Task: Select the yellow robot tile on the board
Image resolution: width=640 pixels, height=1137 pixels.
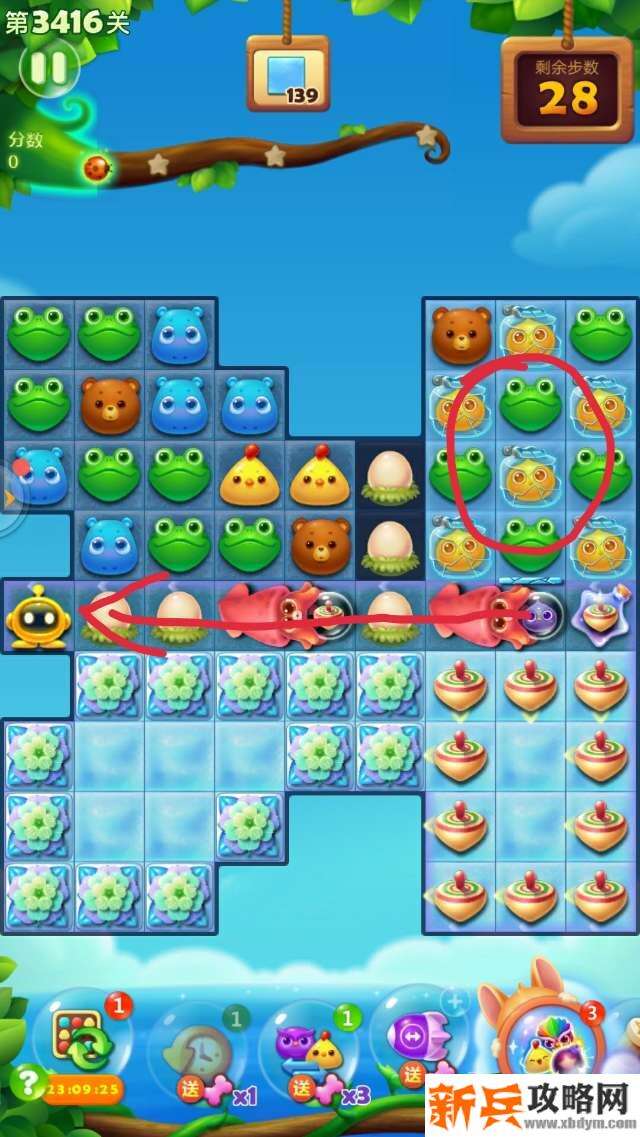Action: pyautogui.click(x=37, y=615)
